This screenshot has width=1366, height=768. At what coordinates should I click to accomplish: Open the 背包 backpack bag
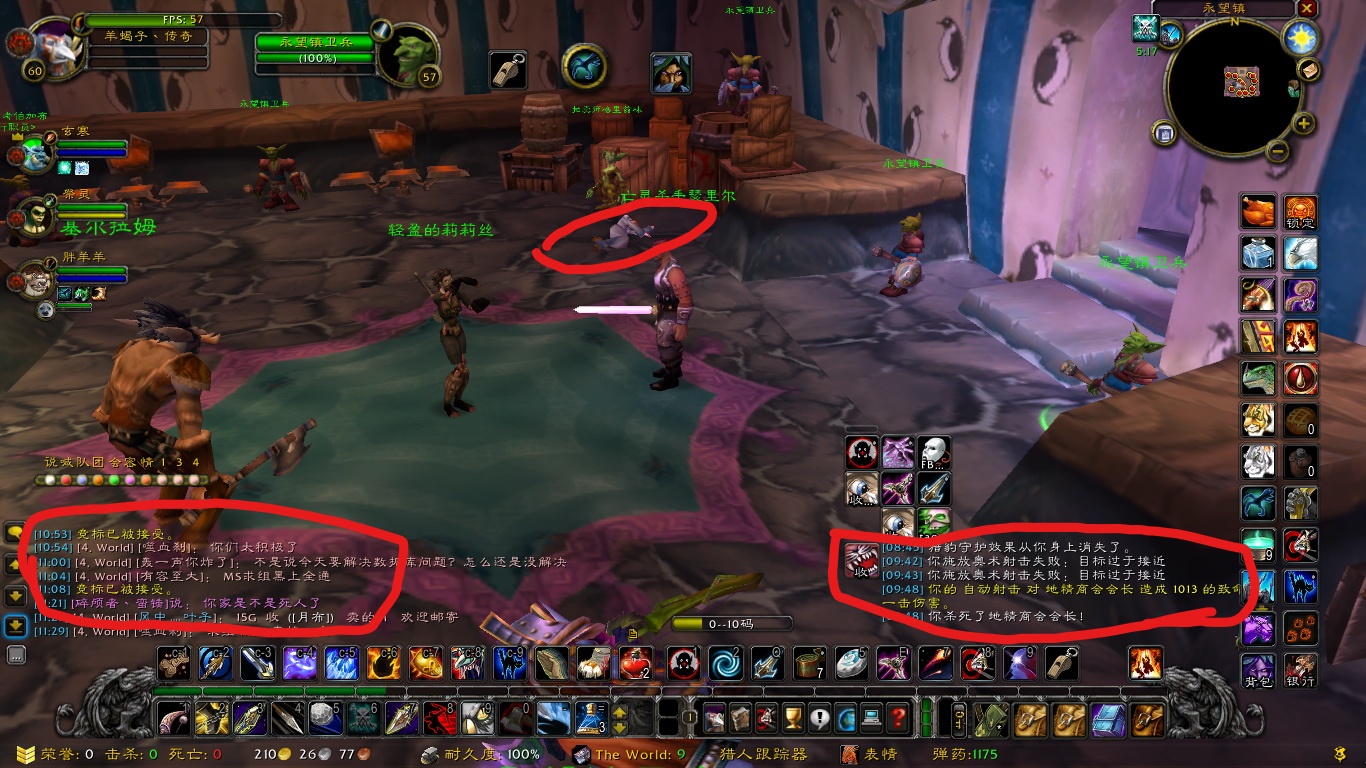point(1258,671)
